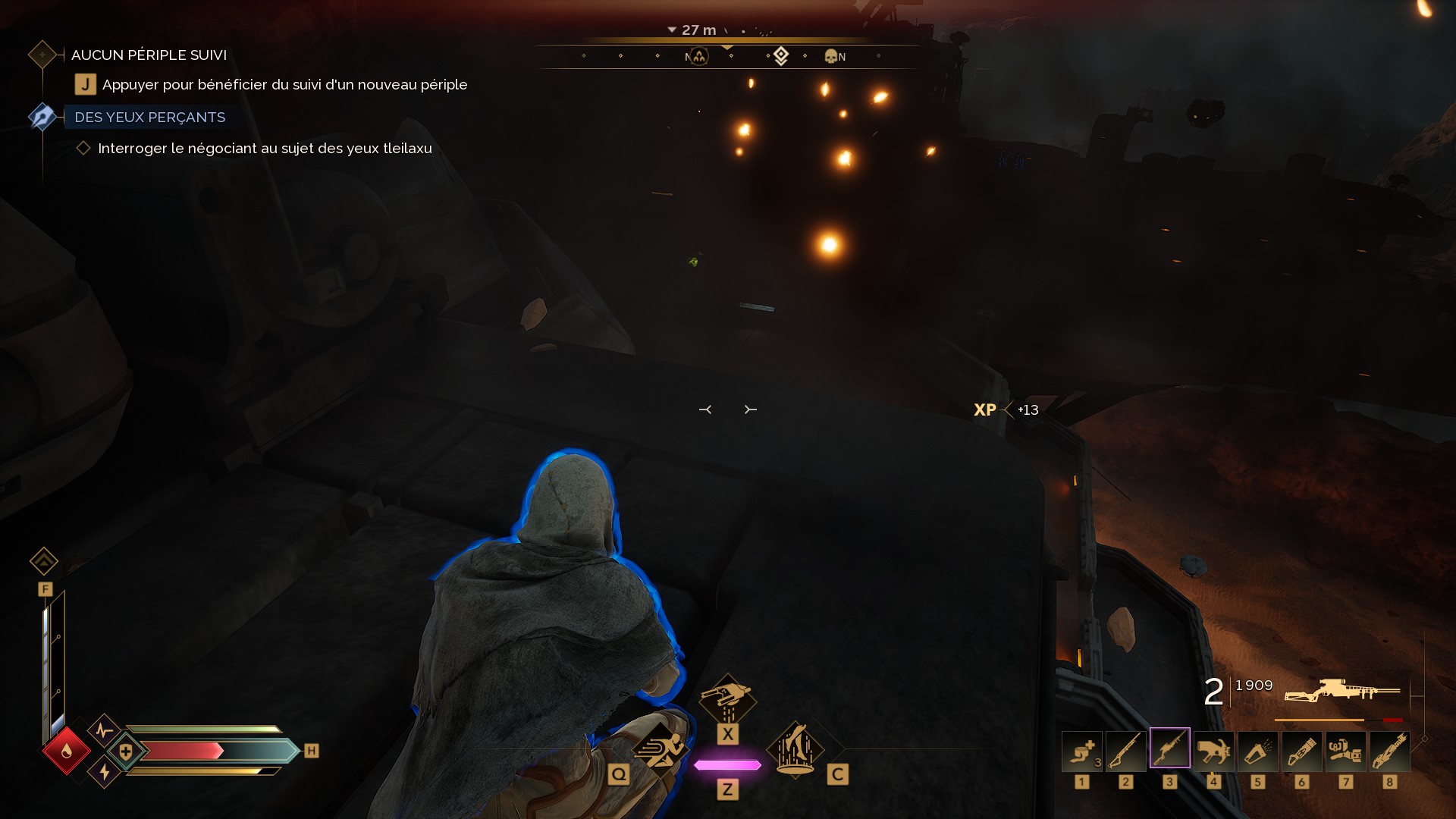Click the circular camp marker on compass
The image size is (1456, 819).
(698, 56)
